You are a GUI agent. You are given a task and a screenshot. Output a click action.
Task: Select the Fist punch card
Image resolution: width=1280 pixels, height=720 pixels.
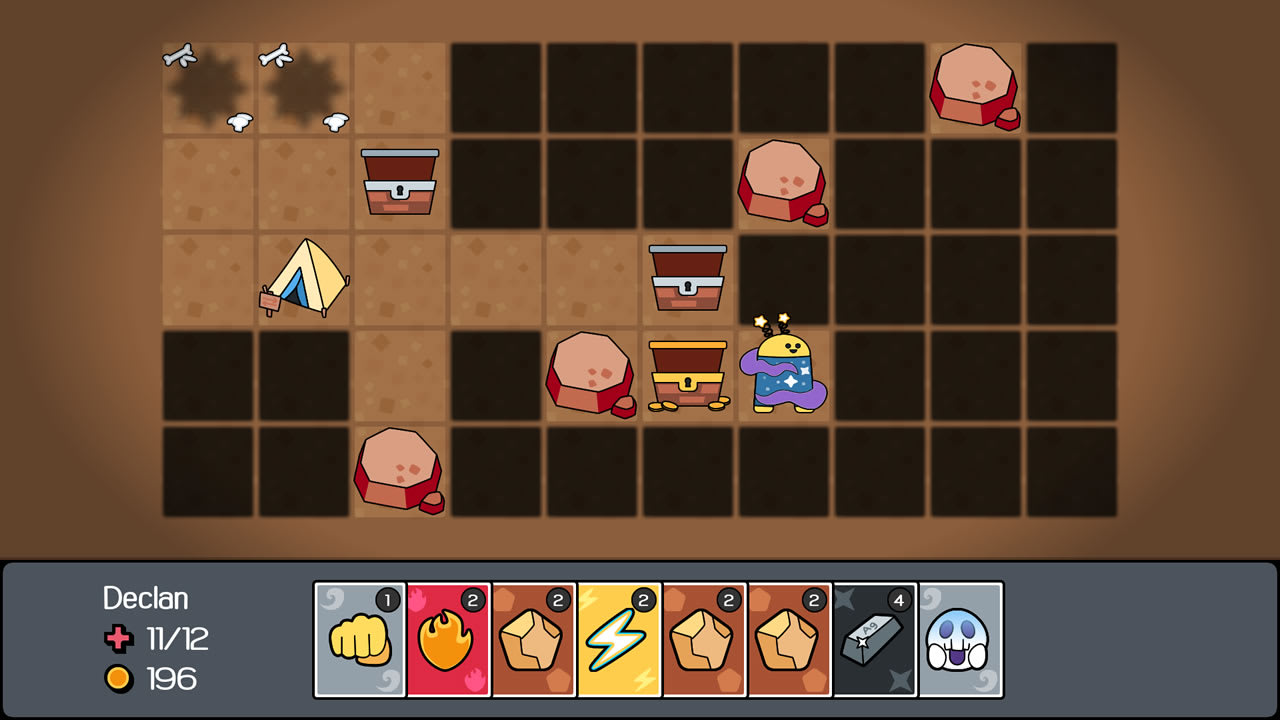[359, 638]
